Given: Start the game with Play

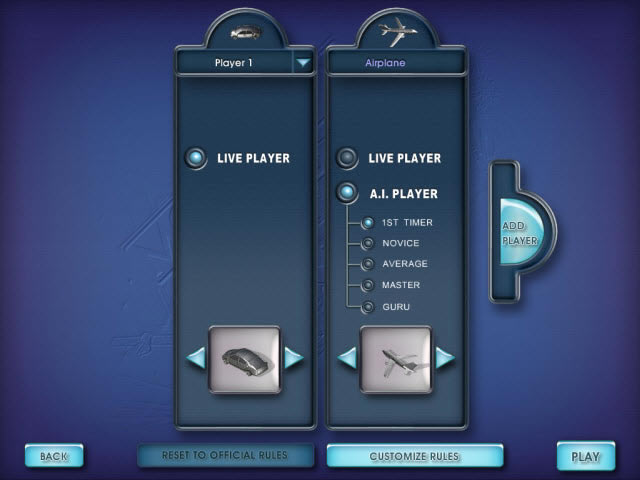Looking at the screenshot, I should tap(585, 456).
